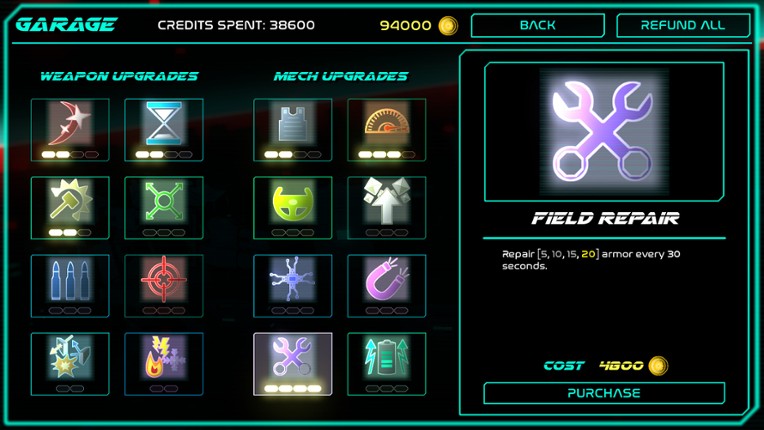Open the armor vest mech upgrade

pyautogui.click(x=292, y=128)
